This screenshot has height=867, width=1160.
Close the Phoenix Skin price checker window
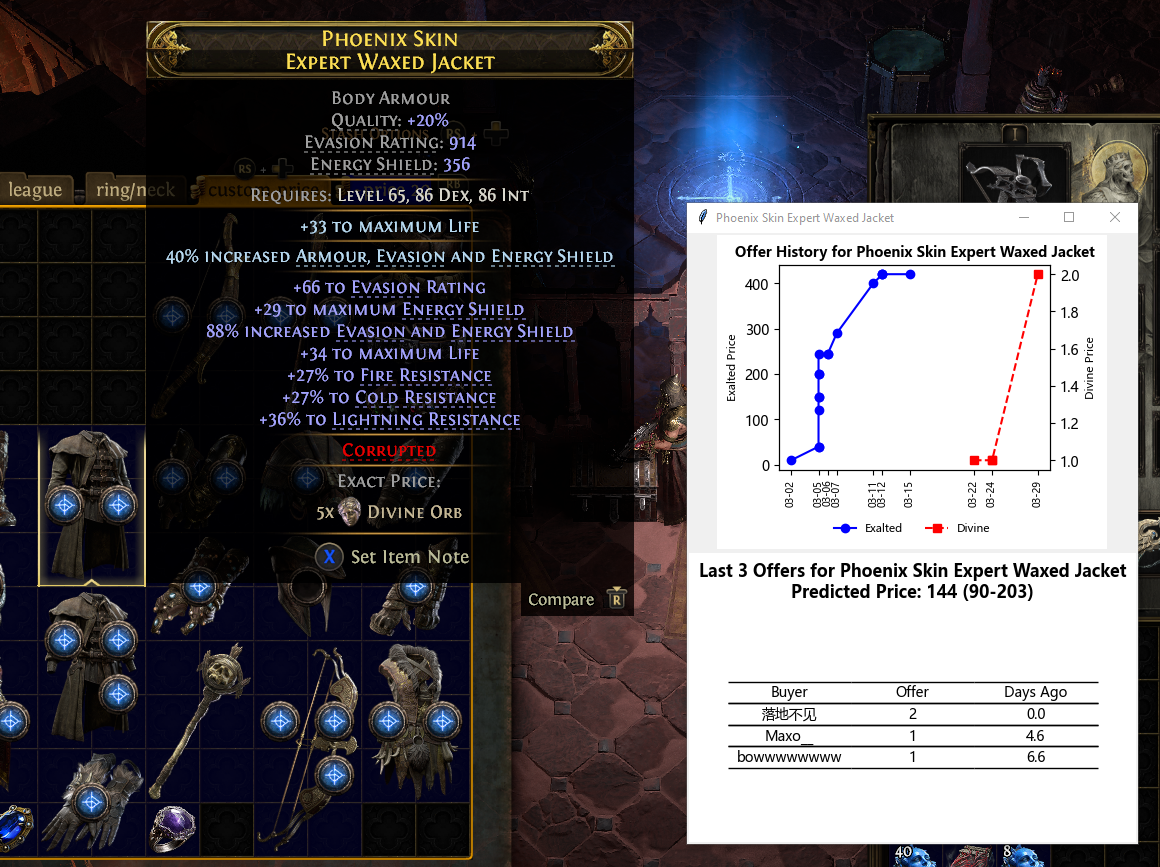tap(1115, 217)
